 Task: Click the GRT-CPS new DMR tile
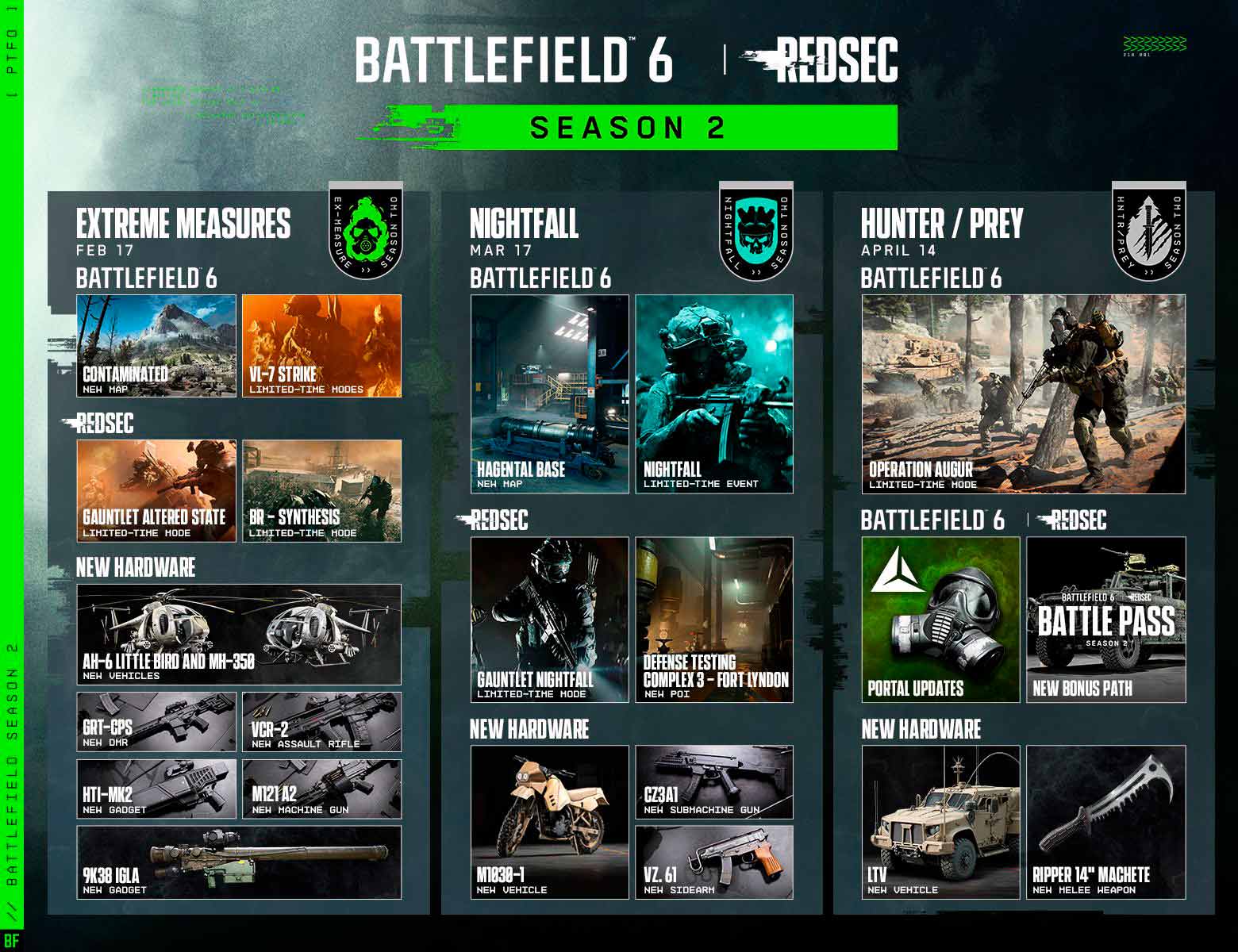click(156, 722)
